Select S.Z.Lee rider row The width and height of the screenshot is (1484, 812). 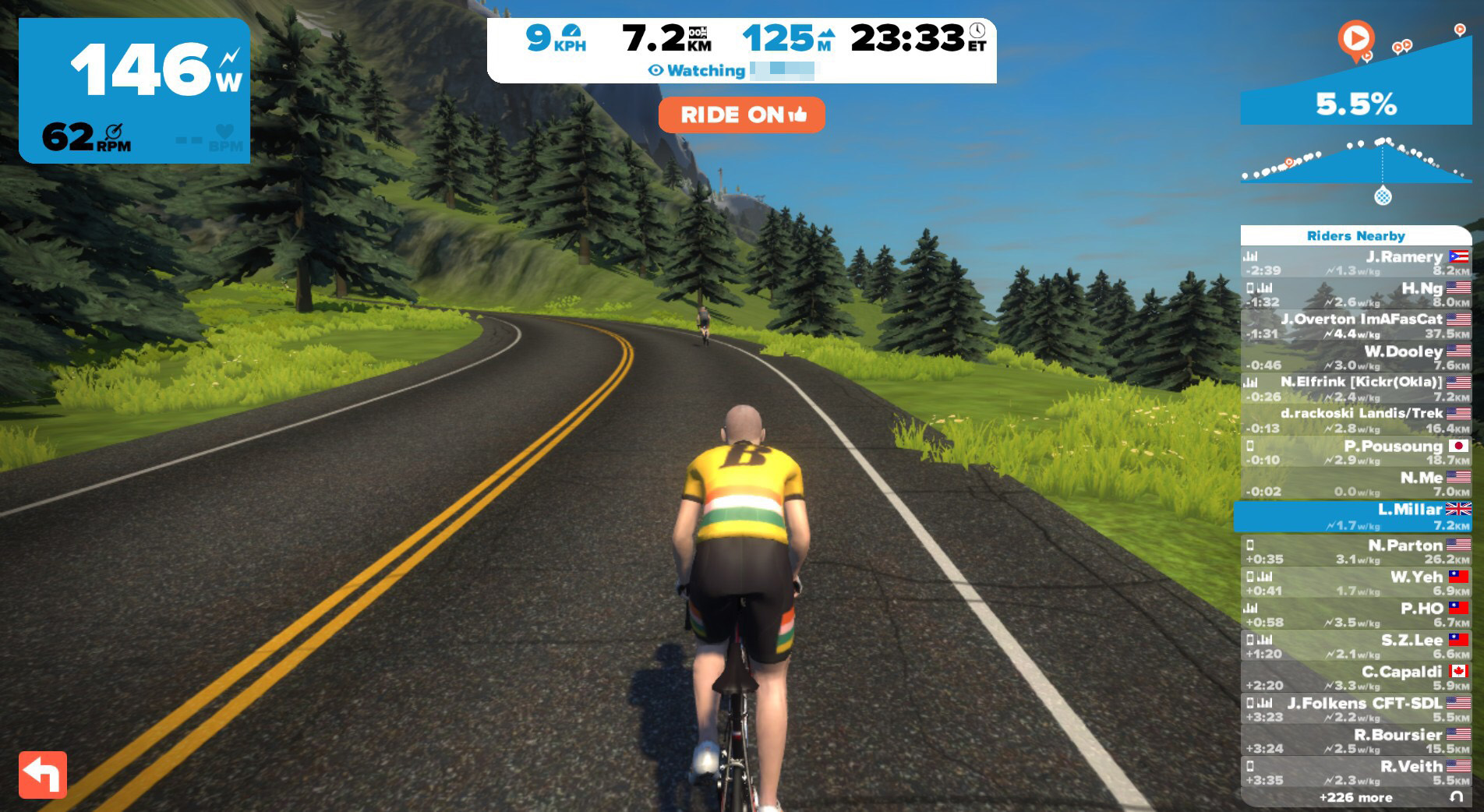click(x=1355, y=646)
